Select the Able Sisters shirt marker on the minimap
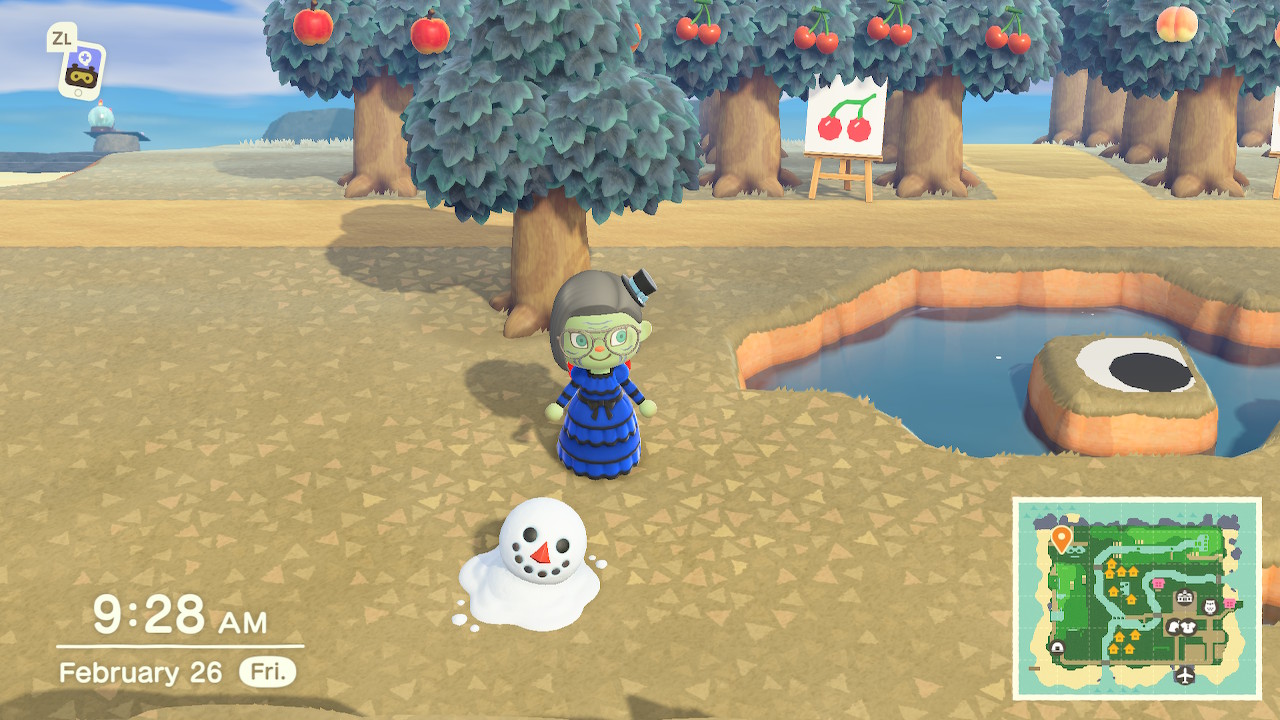 (1190, 627)
